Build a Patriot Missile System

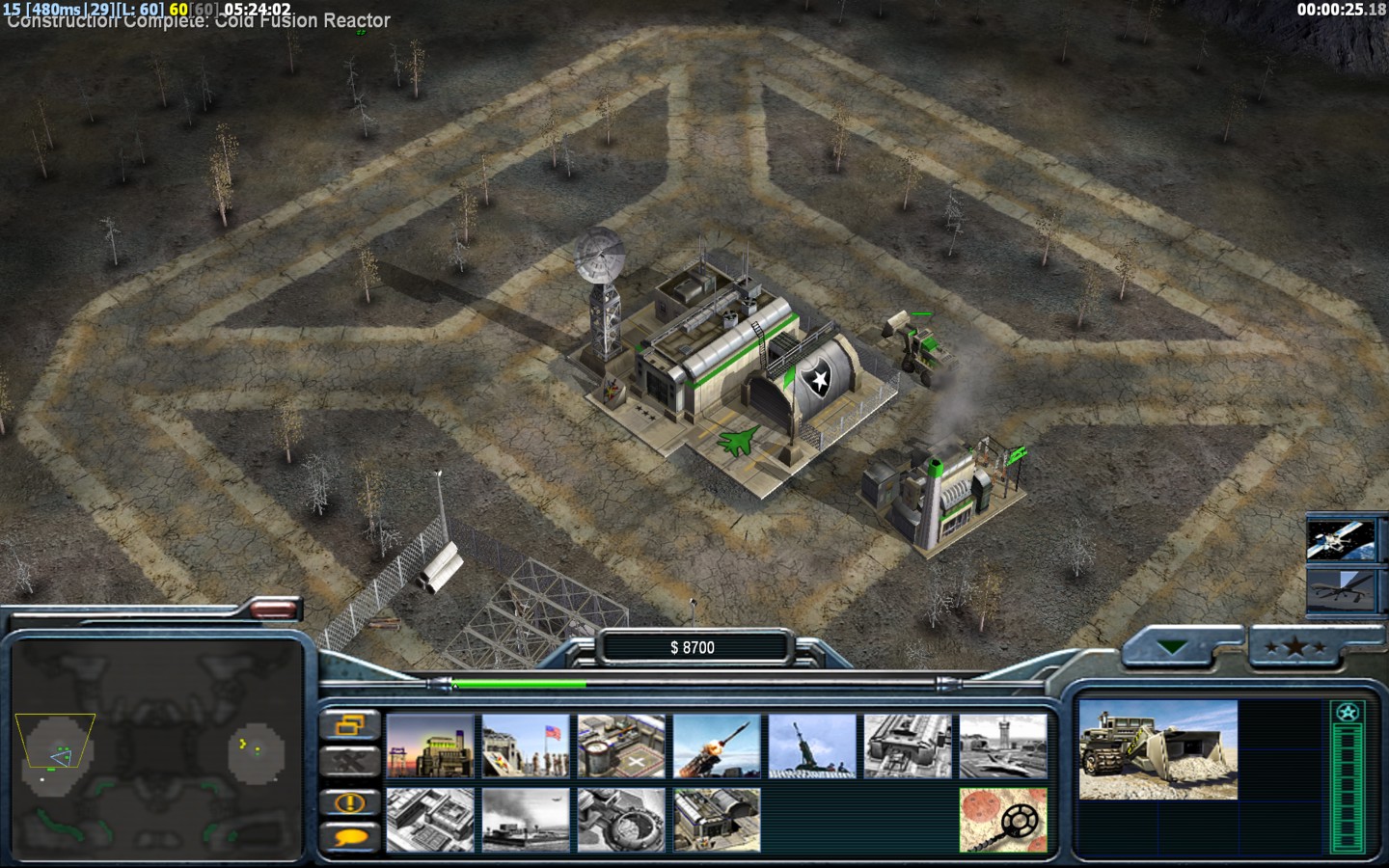coord(717,746)
